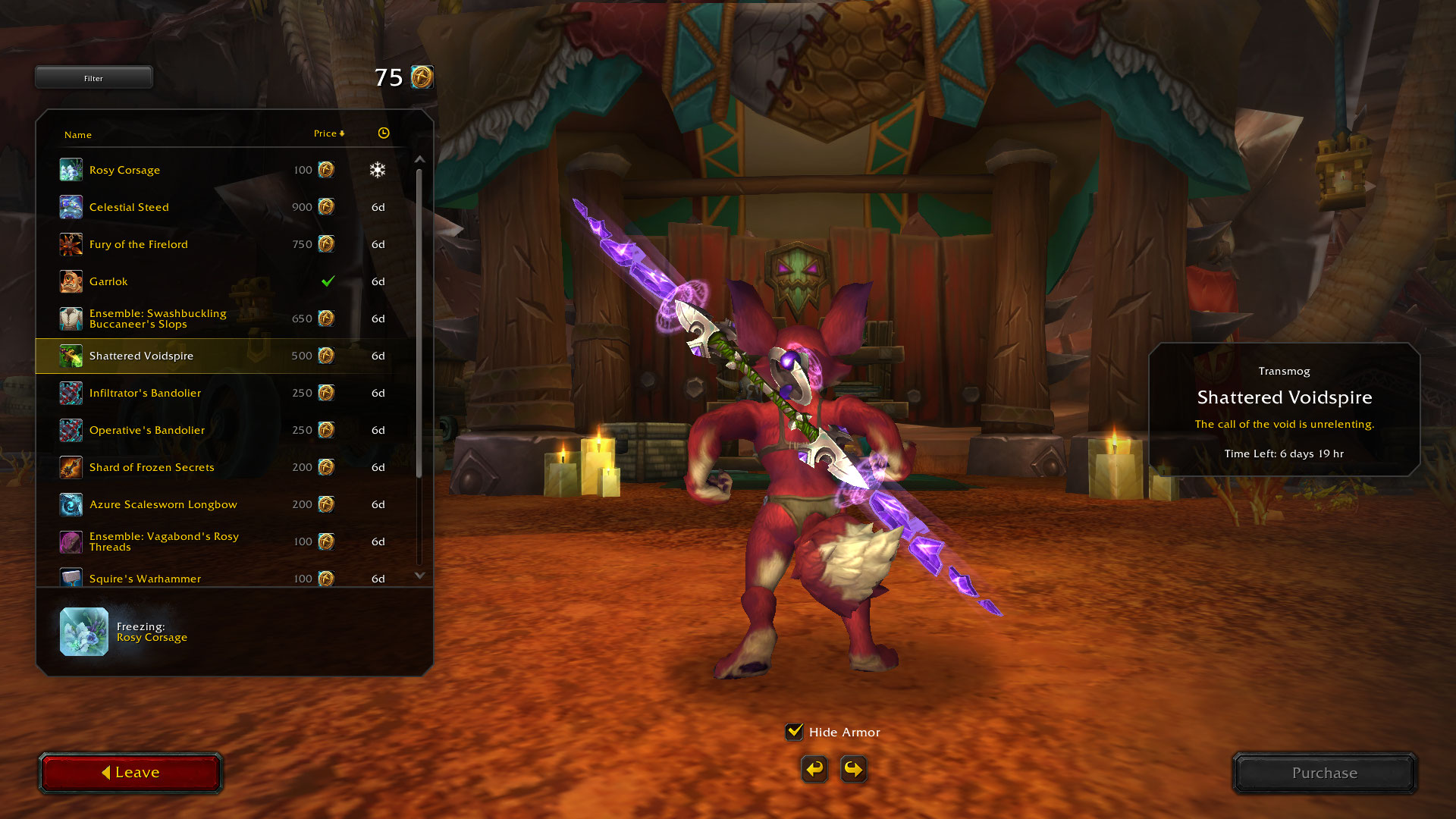Leave the Trading Post

(130, 773)
